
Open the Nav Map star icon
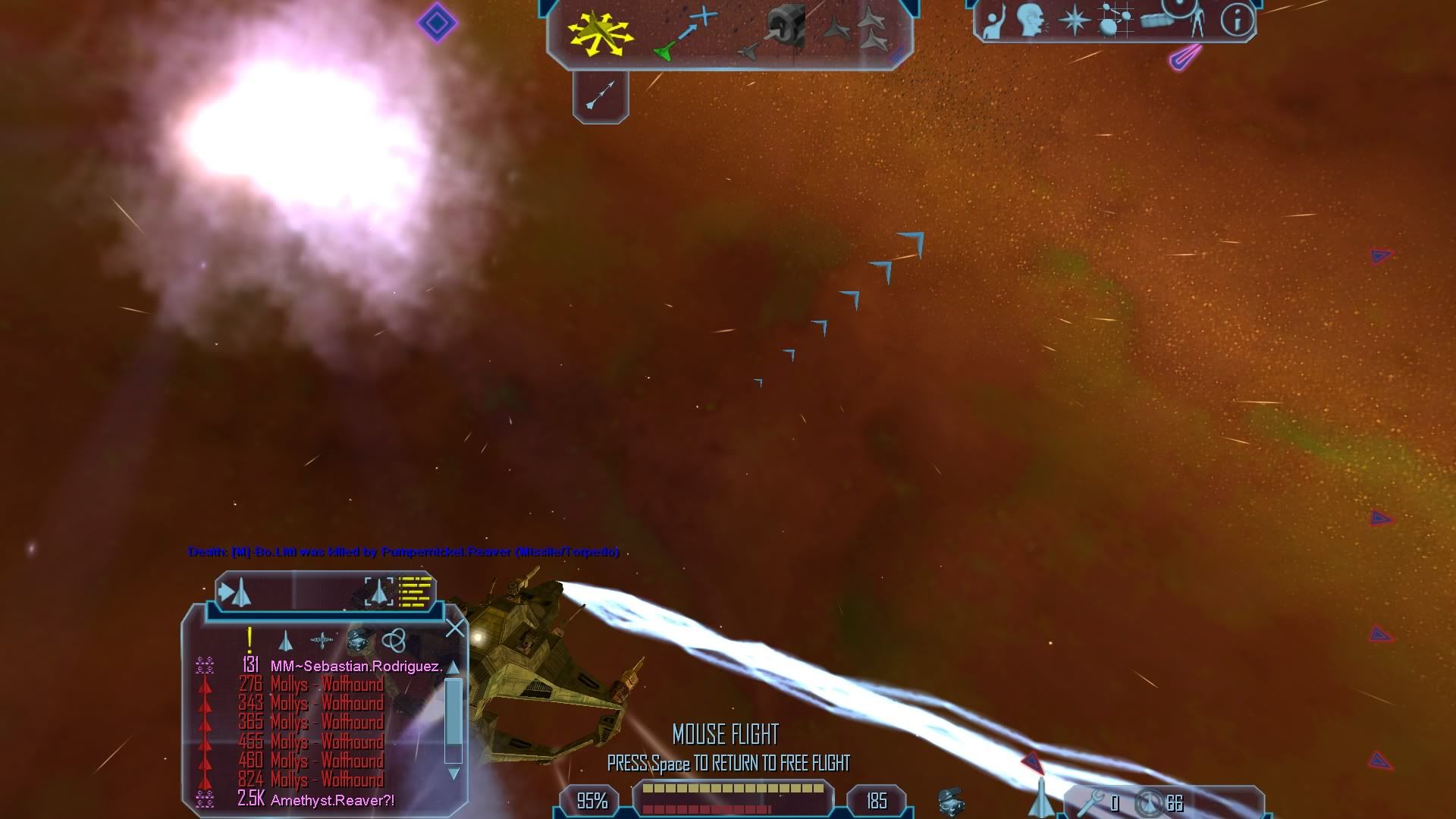tap(1074, 20)
